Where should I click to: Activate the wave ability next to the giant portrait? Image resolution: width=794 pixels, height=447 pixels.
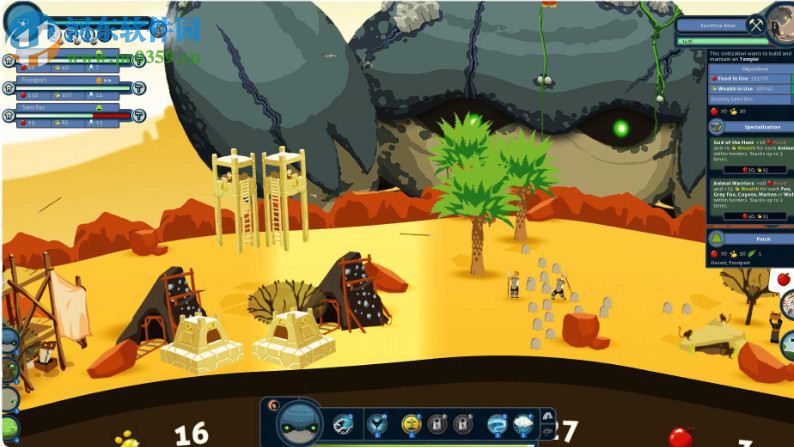click(343, 424)
